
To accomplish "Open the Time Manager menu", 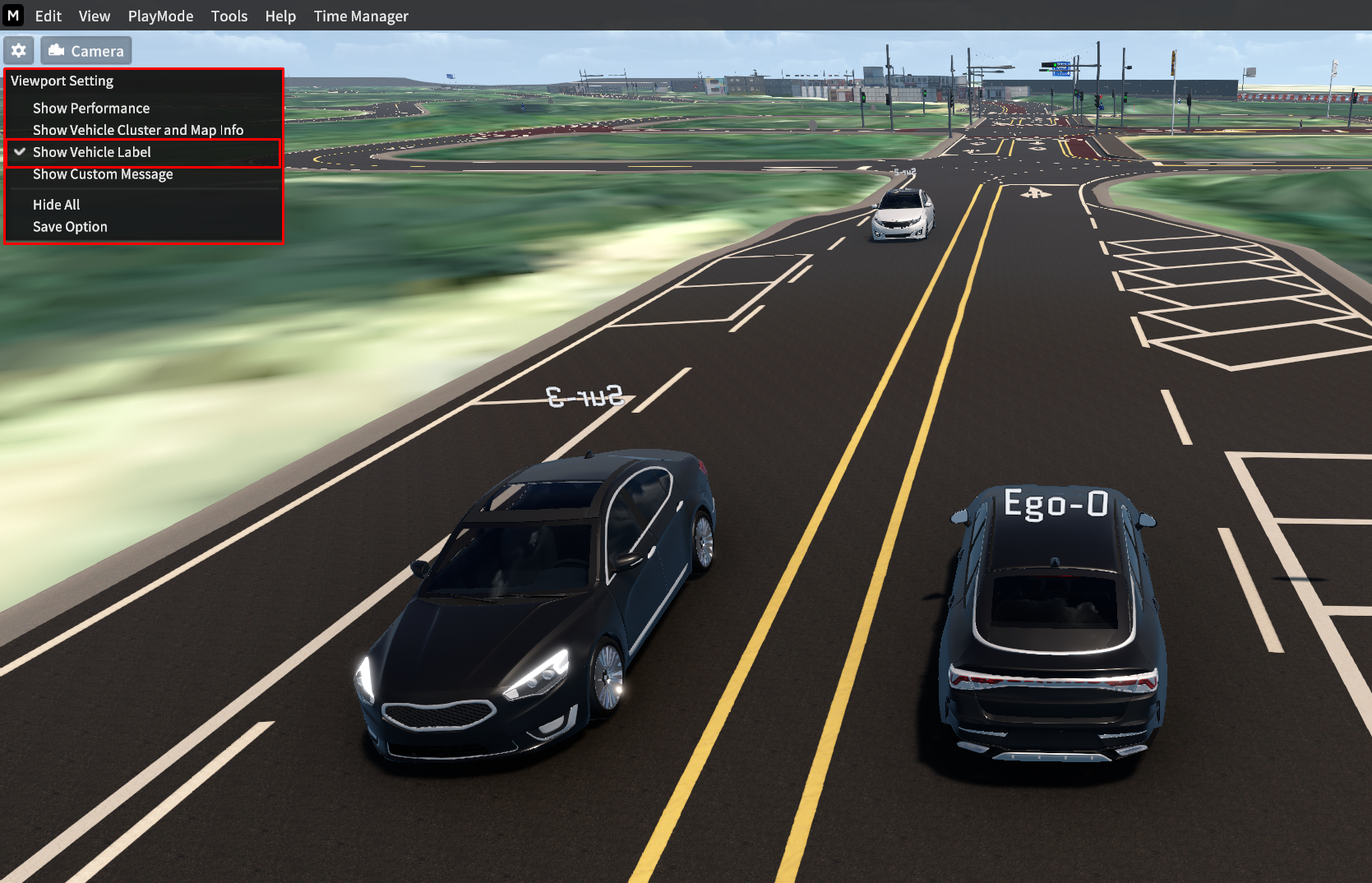I will click(x=360, y=16).
